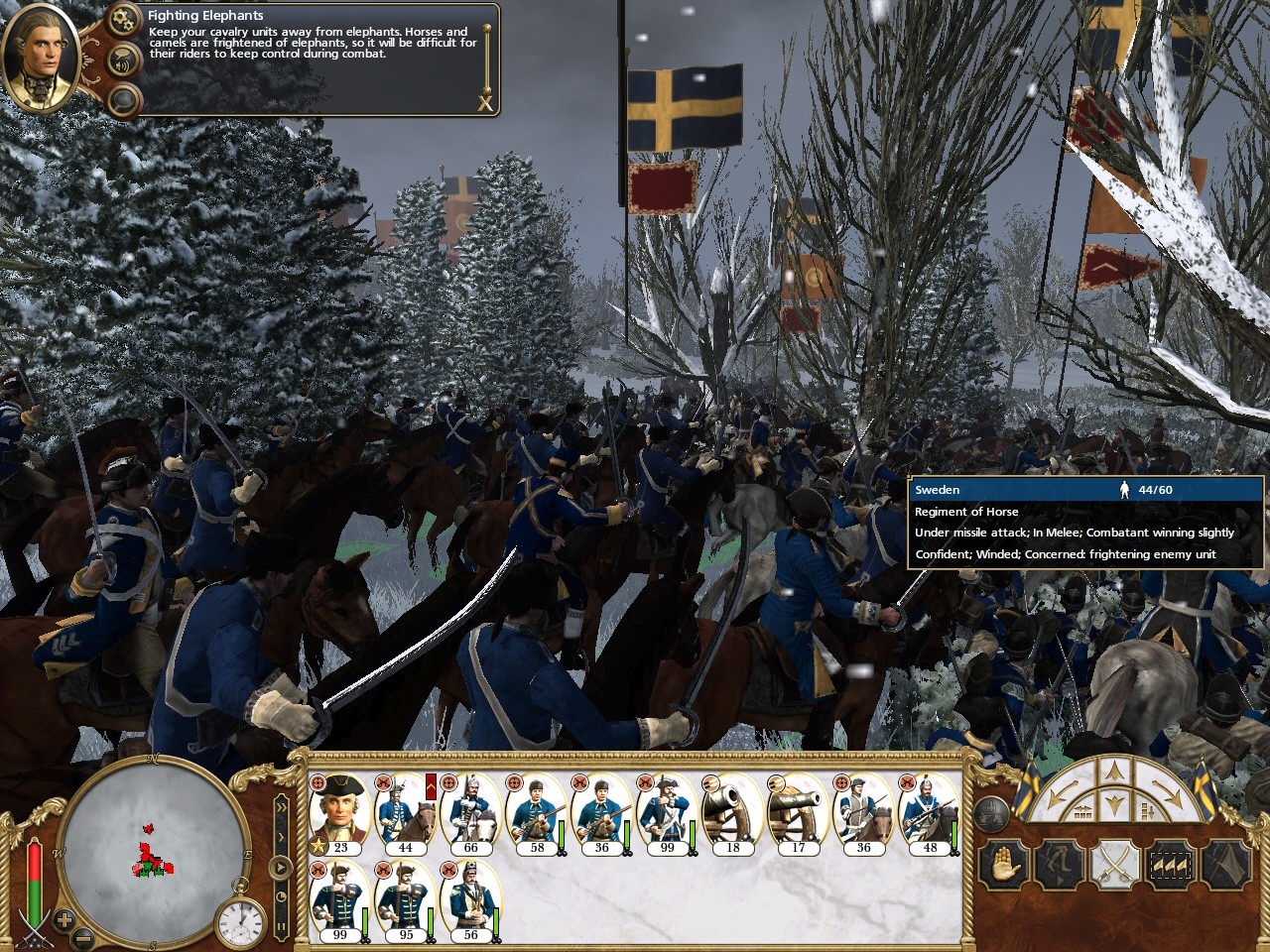Viewport: 1270px width, 952px height.
Task: Select the infantry unit card showing 56
Action: (x=470, y=900)
